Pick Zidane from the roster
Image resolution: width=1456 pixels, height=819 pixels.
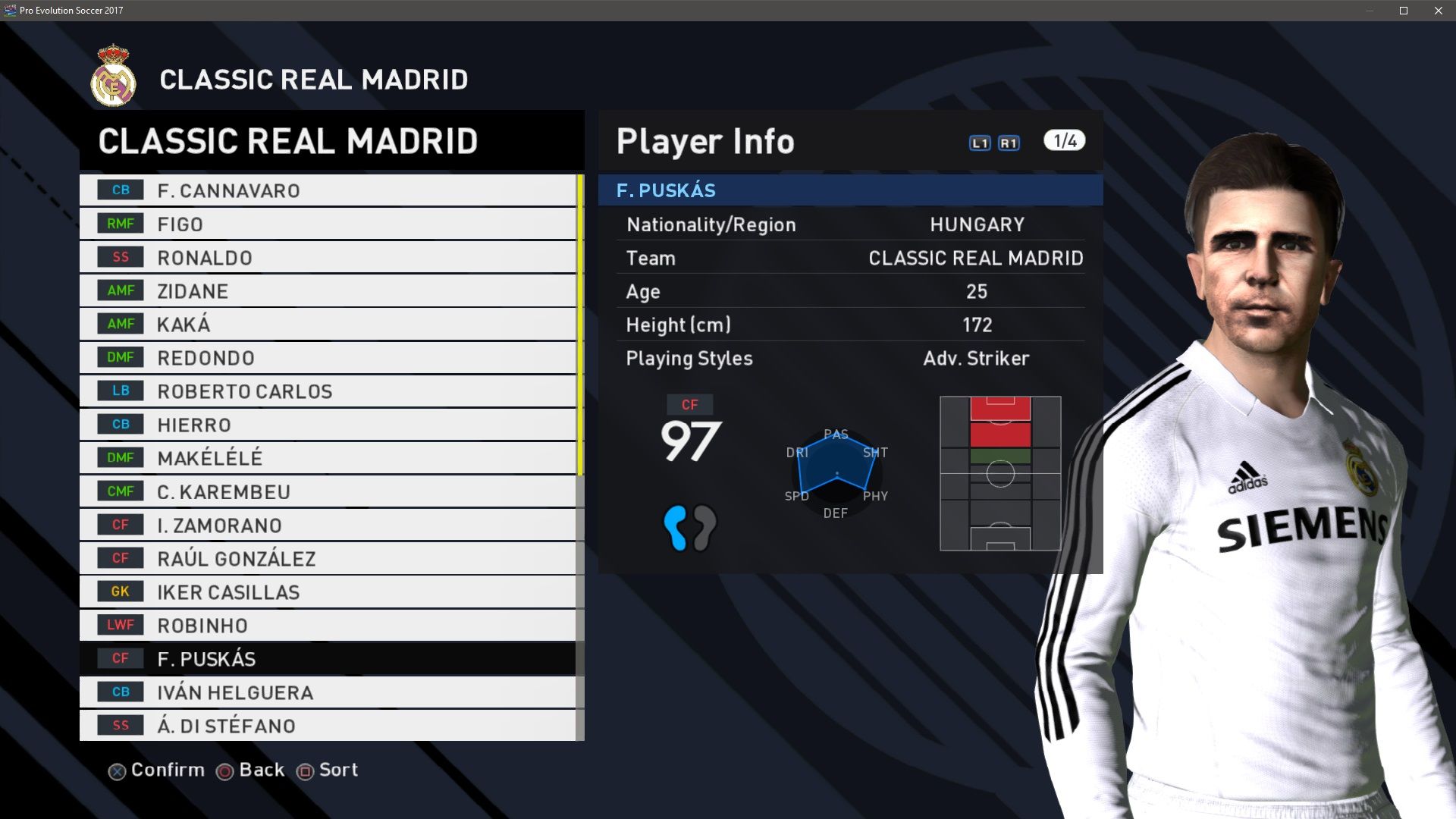point(328,291)
